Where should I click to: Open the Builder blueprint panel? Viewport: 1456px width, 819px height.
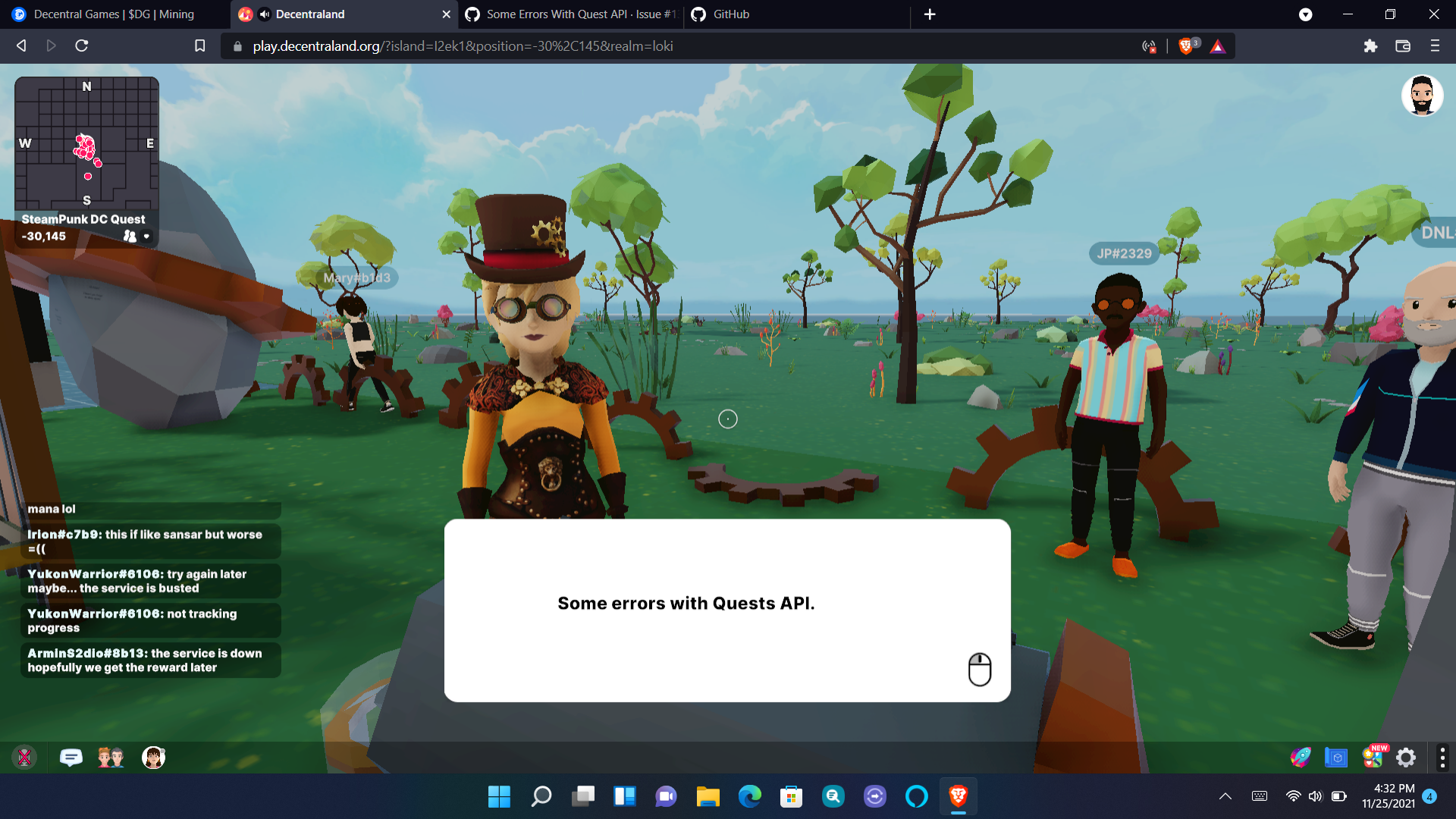point(1335,757)
